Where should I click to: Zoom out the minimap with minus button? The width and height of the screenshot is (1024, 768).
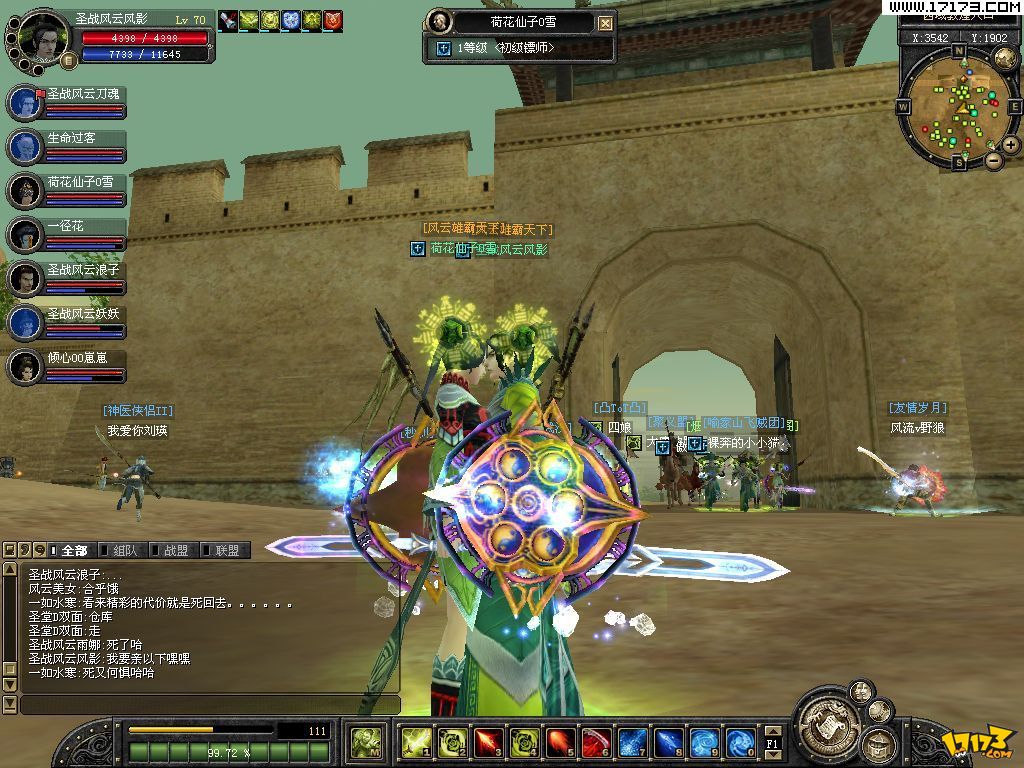tap(993, 160)
